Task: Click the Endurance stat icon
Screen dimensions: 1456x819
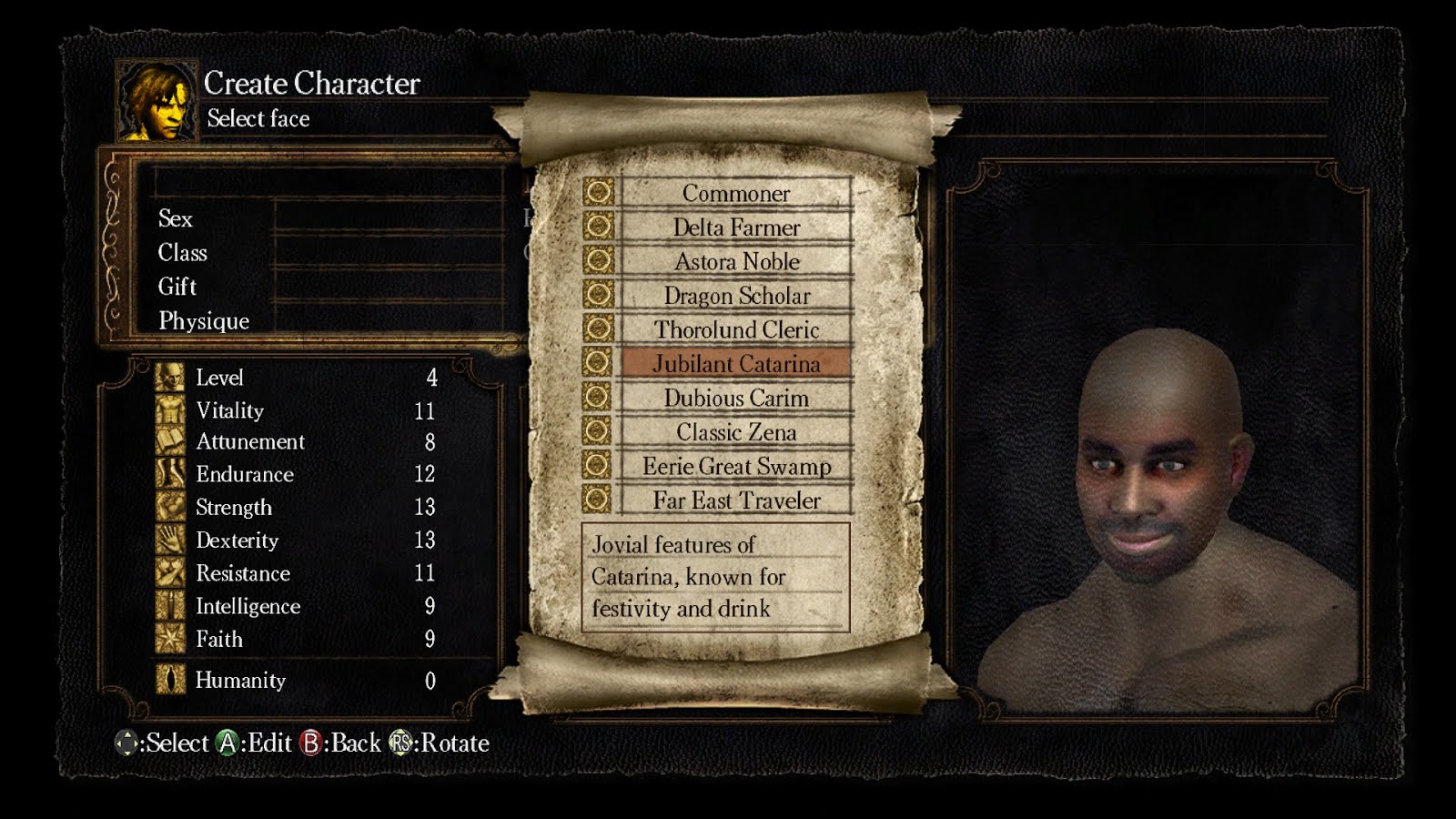Action: [169, 474]
